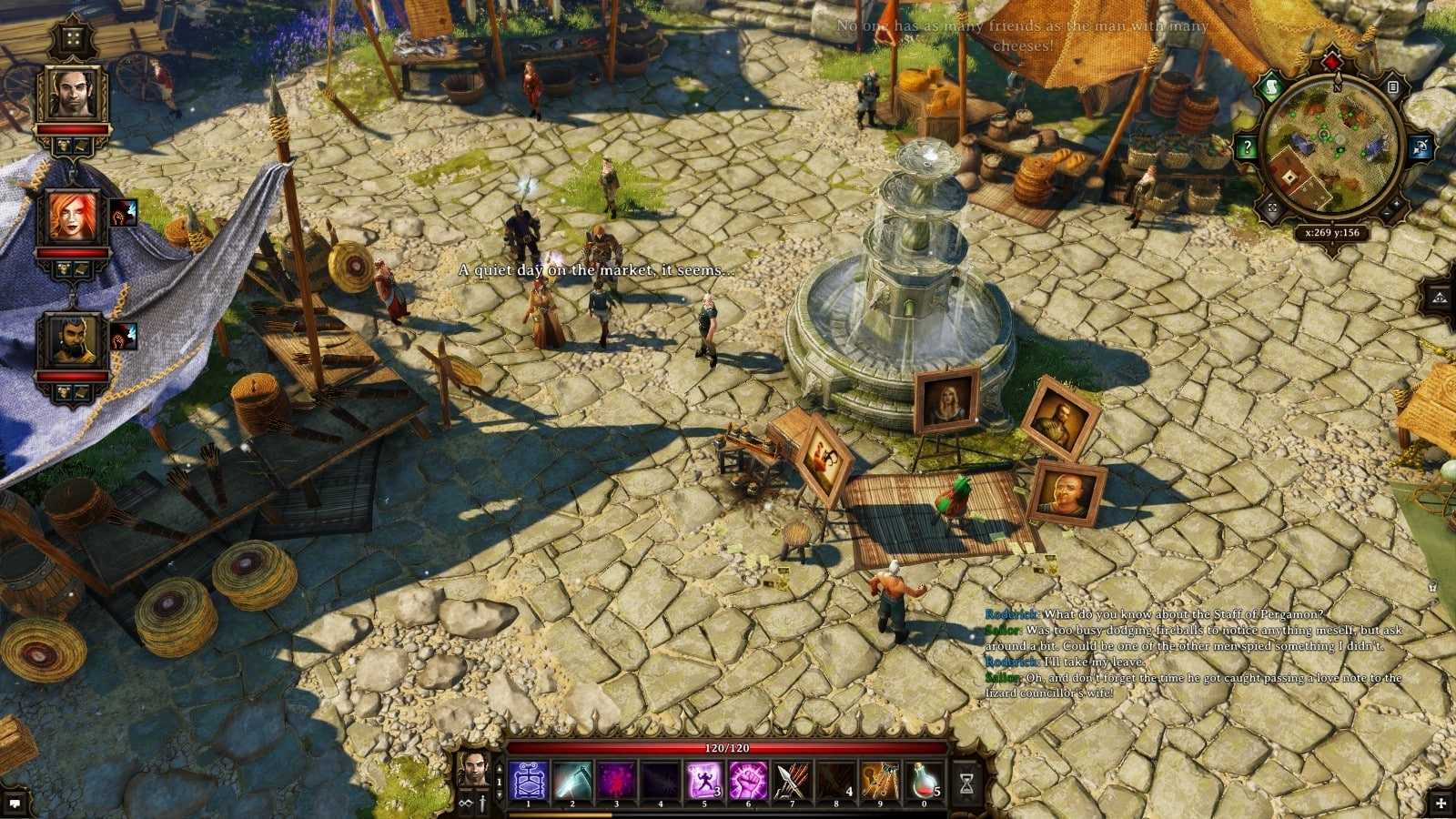The image size is (1456, 819).
Task: Activate the glowing purple fist skill
Action: pyautogui.click(x=748, y=781)
